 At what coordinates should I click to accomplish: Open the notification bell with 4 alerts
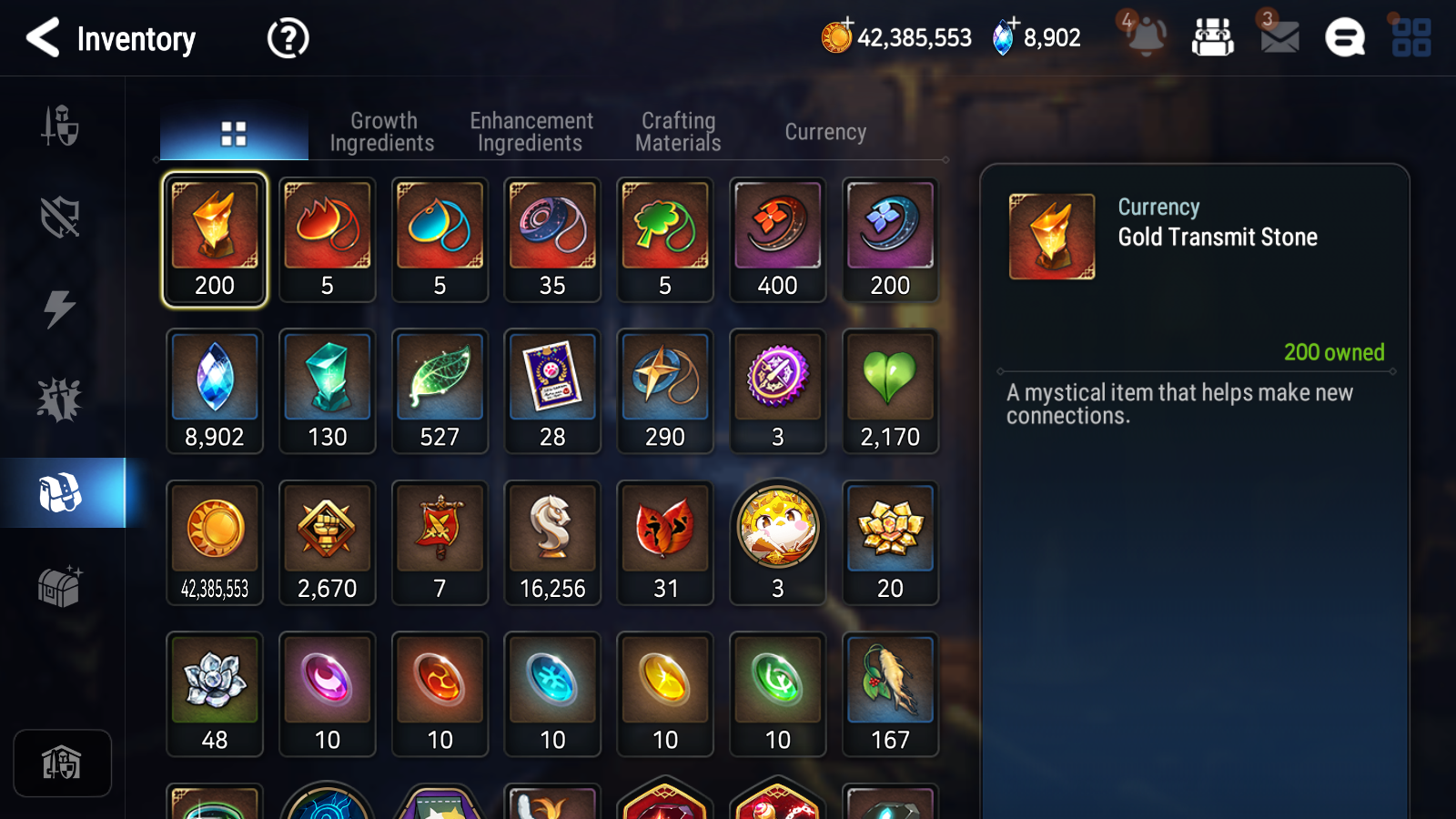(x=1147, y=38)
